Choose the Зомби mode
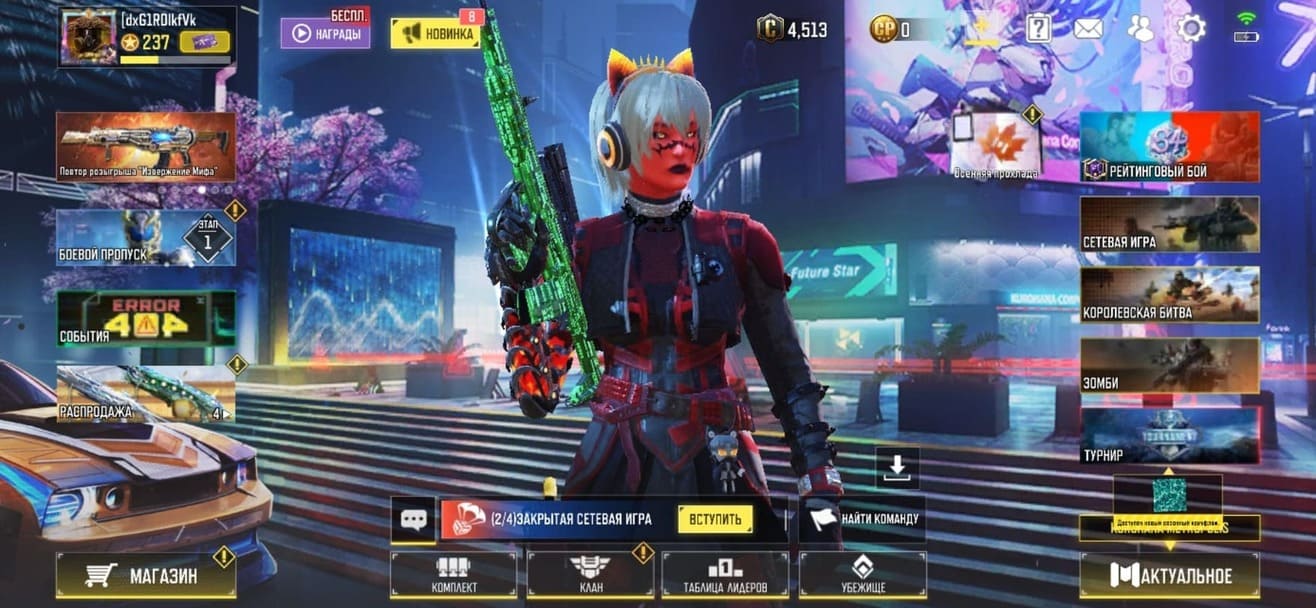Image resolution: width=1316 pixels, height=608 pixels. click(x=1169, y=365)
